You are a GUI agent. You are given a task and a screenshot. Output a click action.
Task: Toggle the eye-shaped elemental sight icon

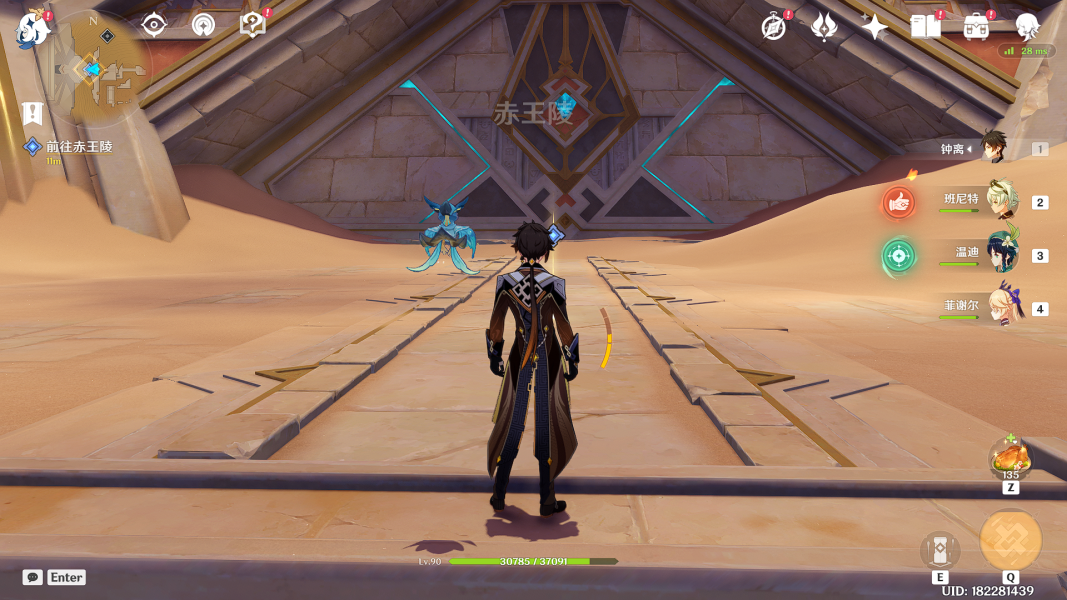(x=153, y=25)
